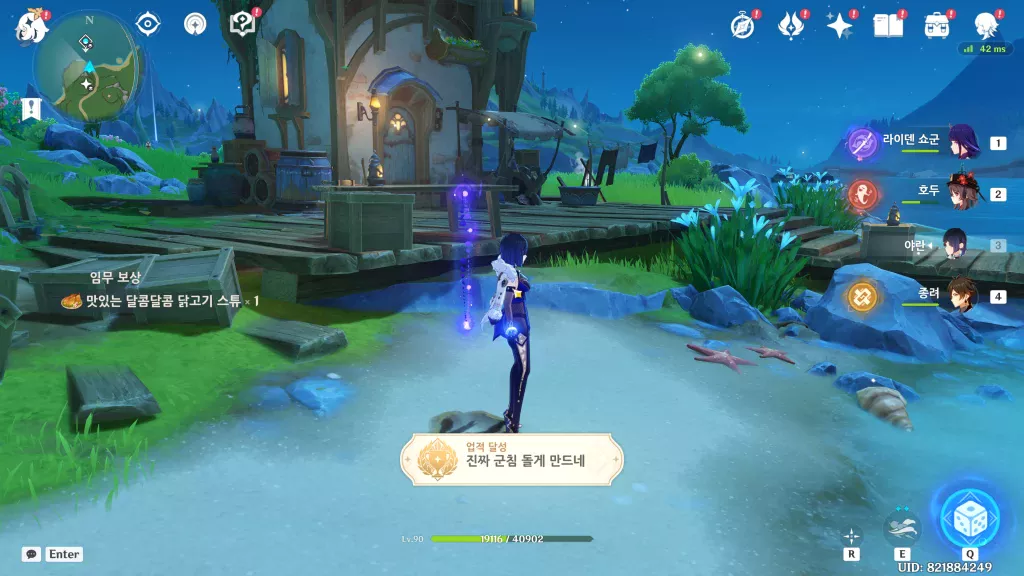Open the map from the minimap
Image resolution: width=1024 pixels, height=576 pixels.
88,65
